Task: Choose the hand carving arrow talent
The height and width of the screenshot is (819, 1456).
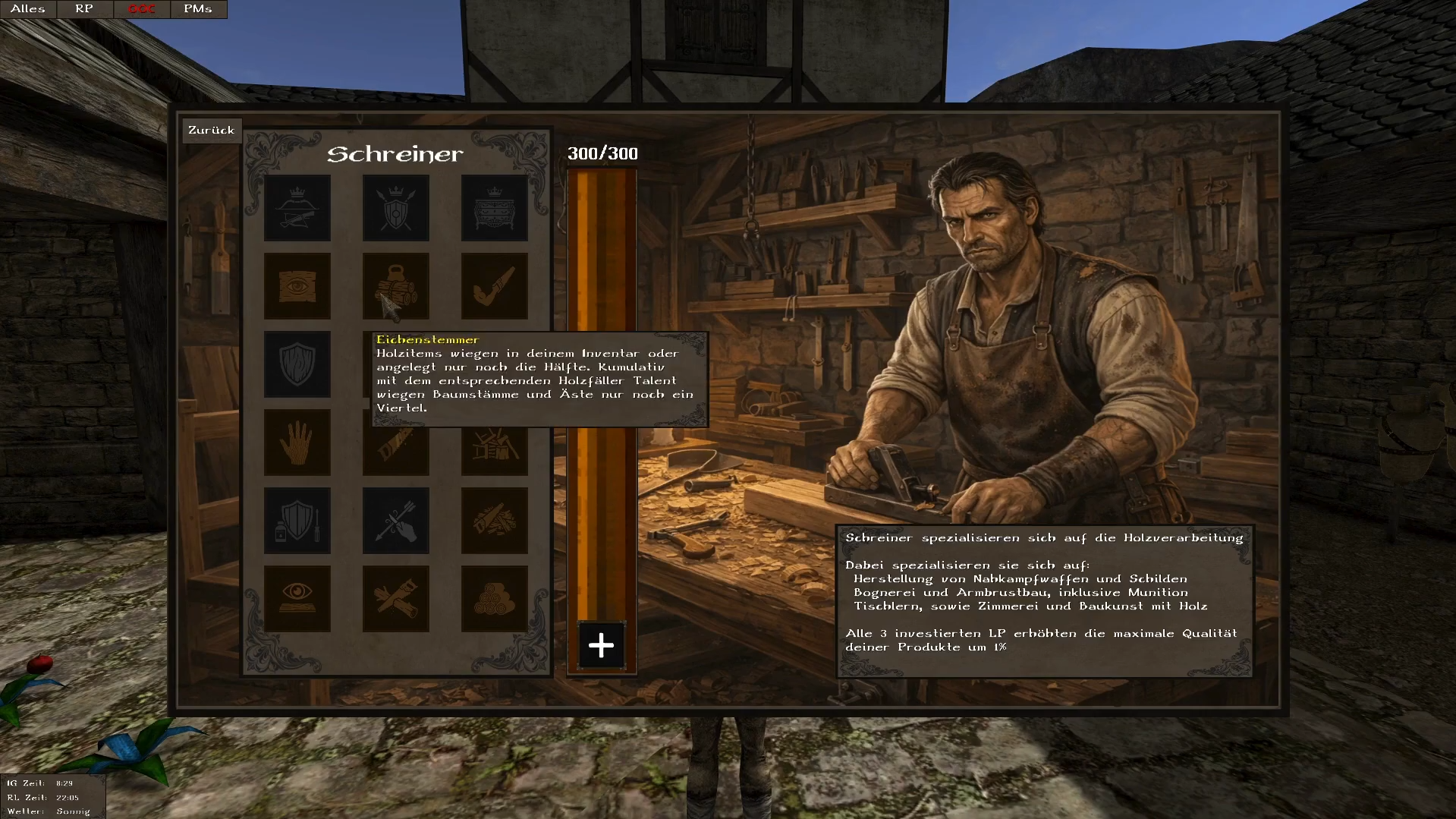Action: pos(396,521)
